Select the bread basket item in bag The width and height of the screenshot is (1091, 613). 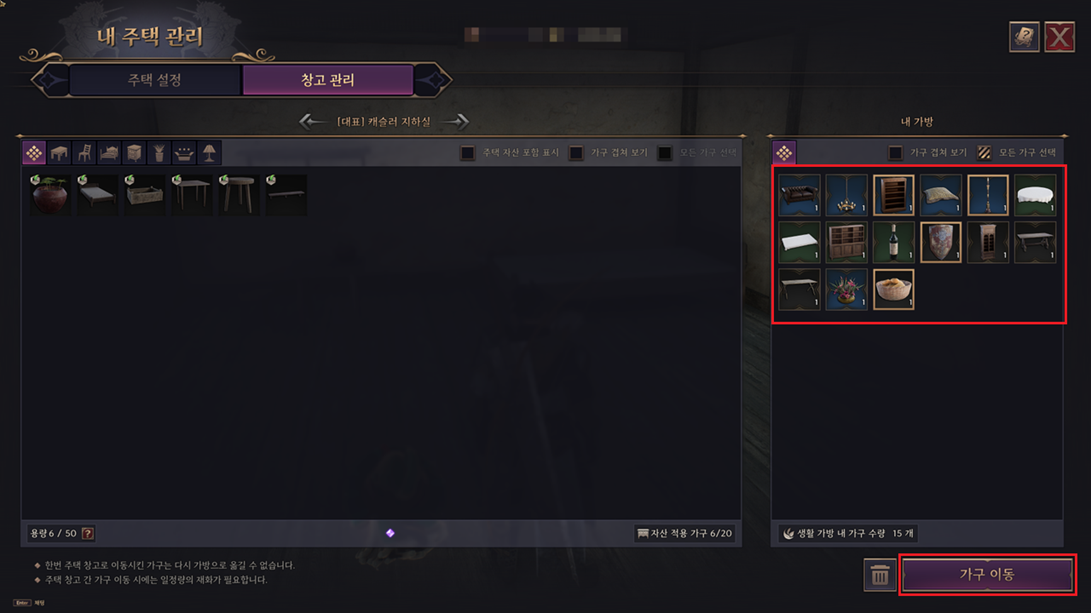[x=893, y=290]
